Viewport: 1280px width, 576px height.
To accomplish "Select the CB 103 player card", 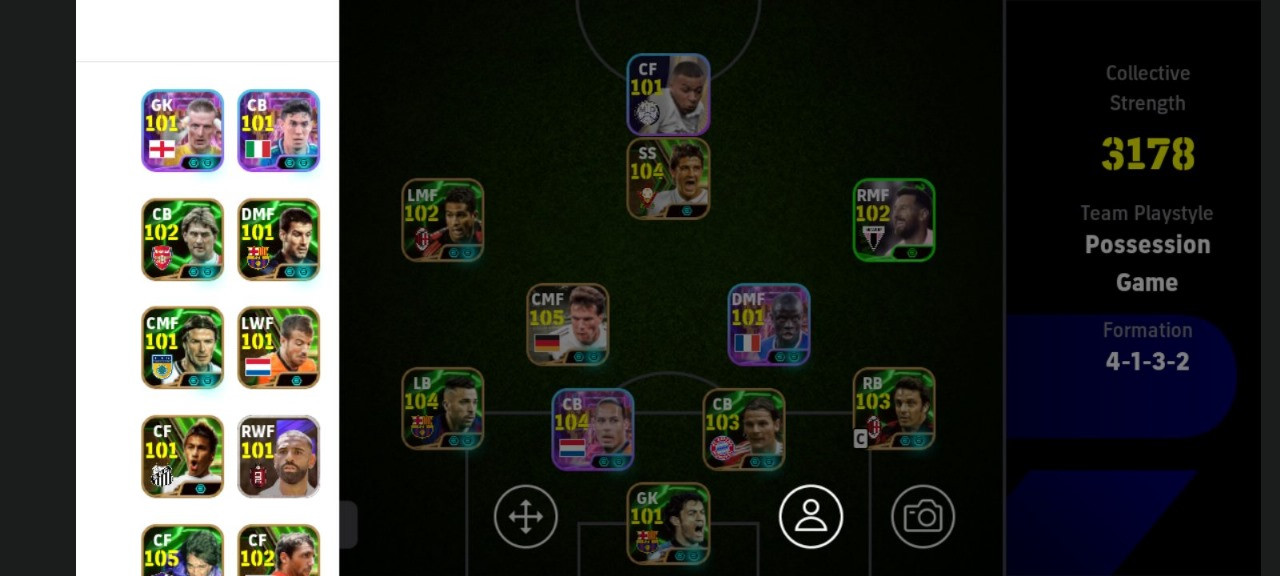I will click(744, 429).
